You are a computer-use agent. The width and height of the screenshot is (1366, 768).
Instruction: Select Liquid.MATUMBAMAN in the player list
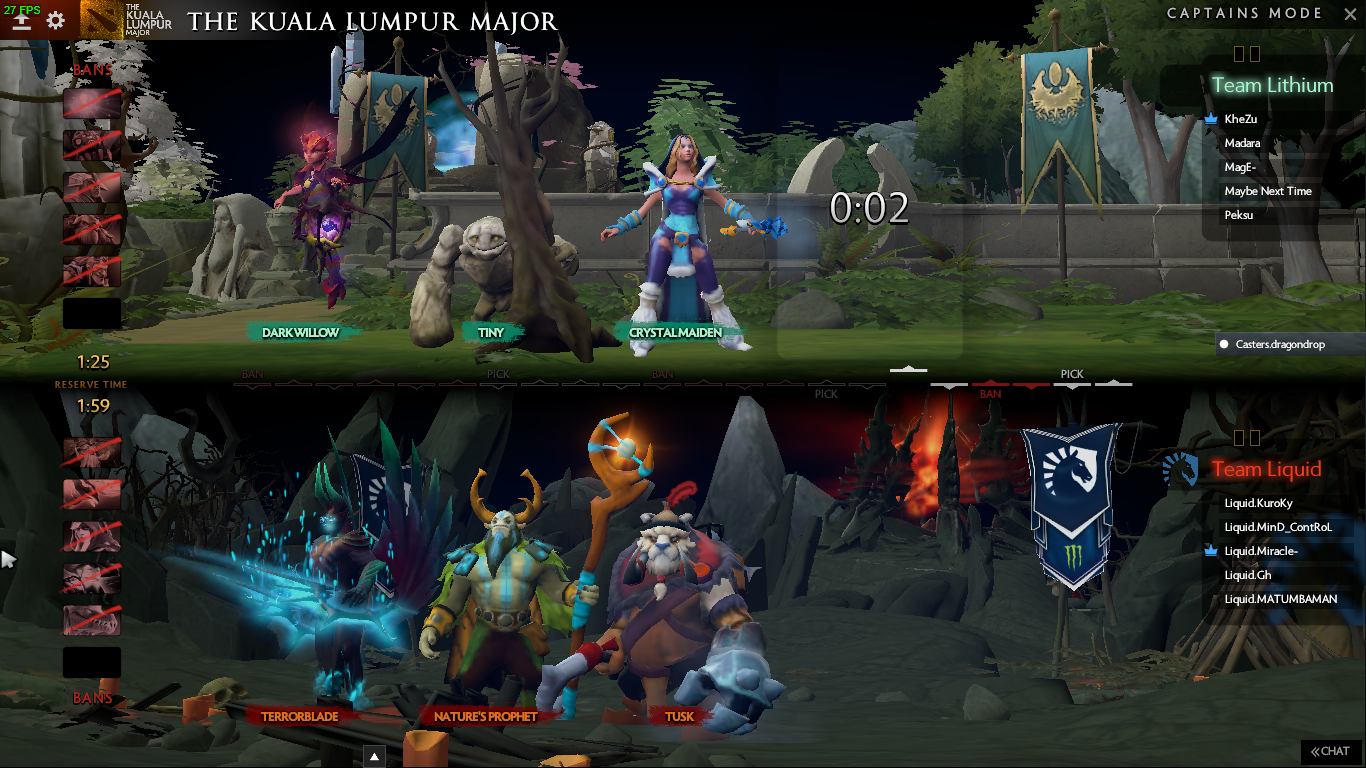pos(1280,599)
